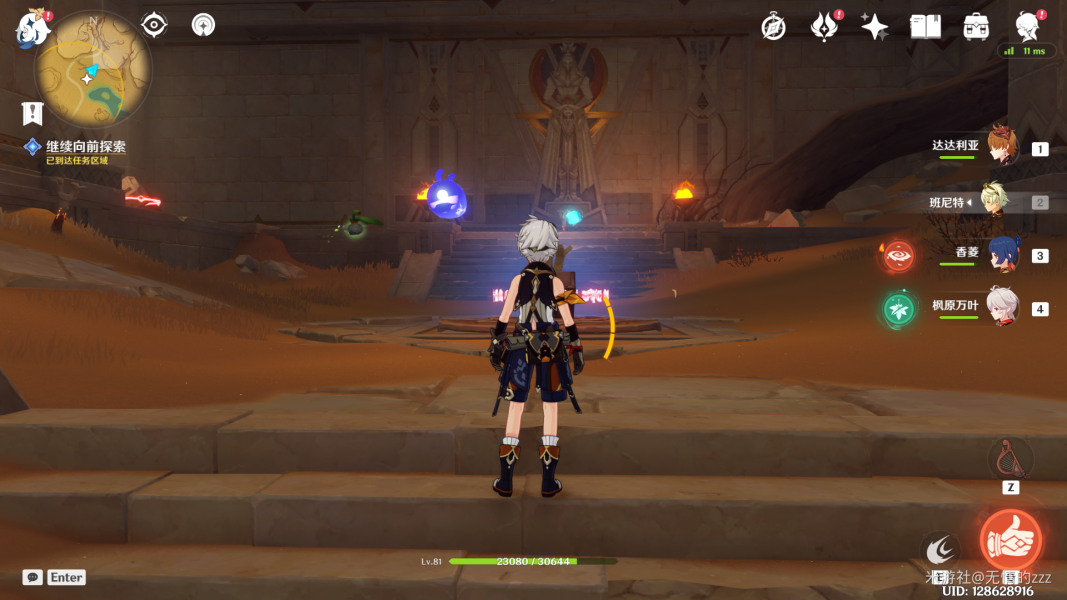Open the Paimon main menu
Image resolution: width=1067 pixels, height=600 pixels.
(x=32, y=29)
